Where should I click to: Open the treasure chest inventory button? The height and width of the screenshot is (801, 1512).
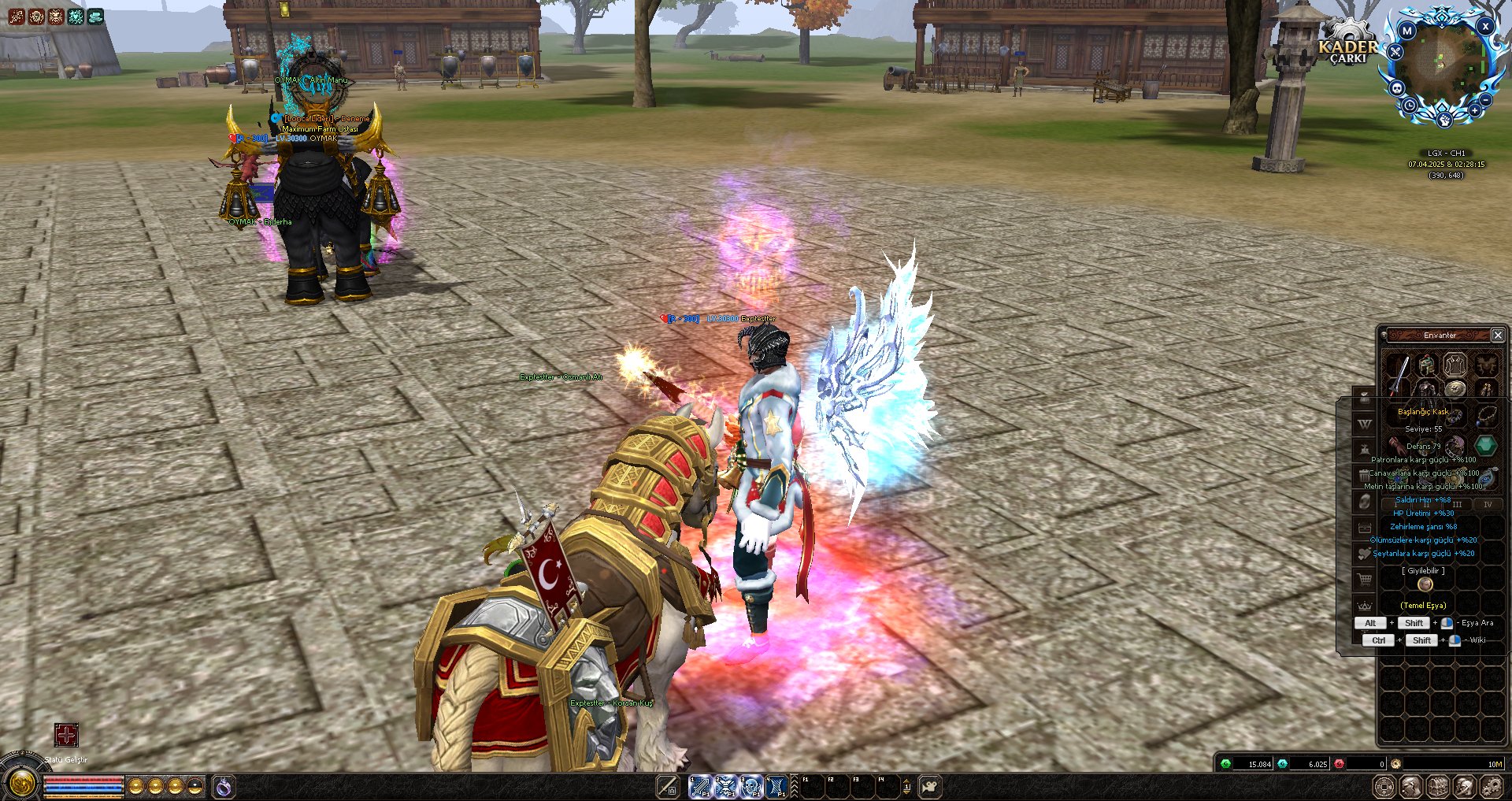(x=1438, y=786)
